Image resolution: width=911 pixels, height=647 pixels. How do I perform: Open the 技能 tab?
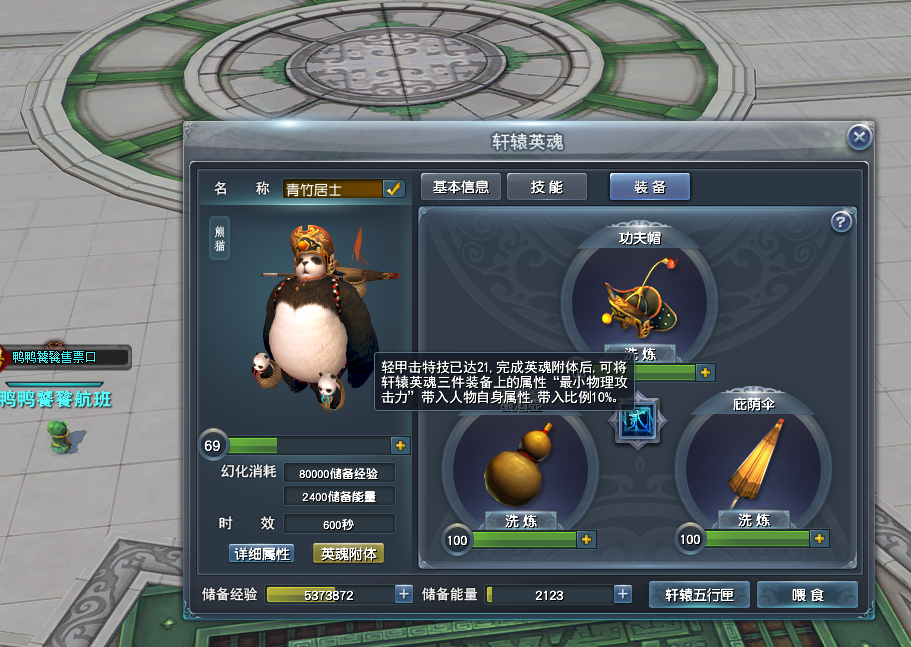coord(546,187)
